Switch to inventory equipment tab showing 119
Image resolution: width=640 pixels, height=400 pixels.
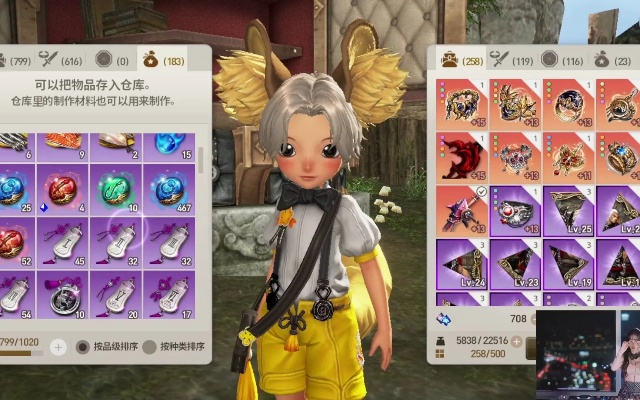click(512, 60)
